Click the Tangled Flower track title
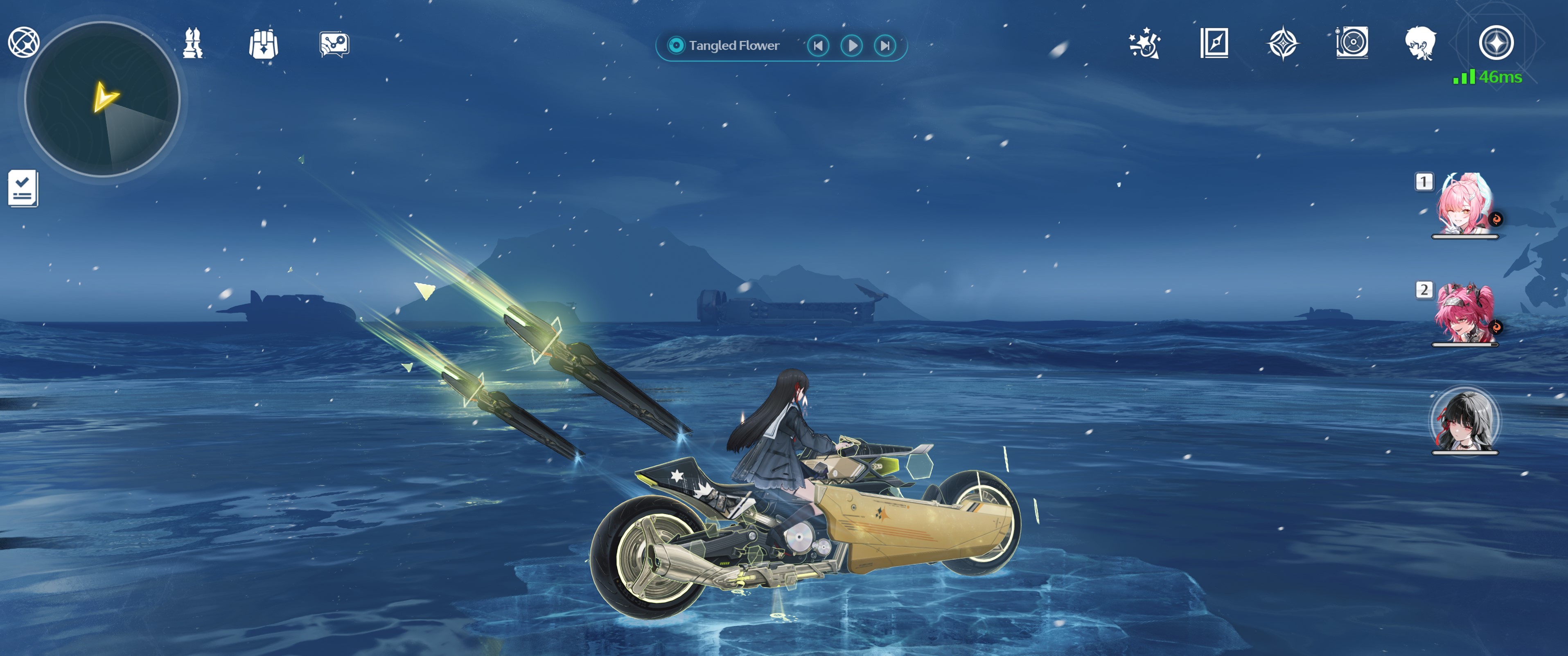This screenshot has width=1568, height=656. coord(733,46)
